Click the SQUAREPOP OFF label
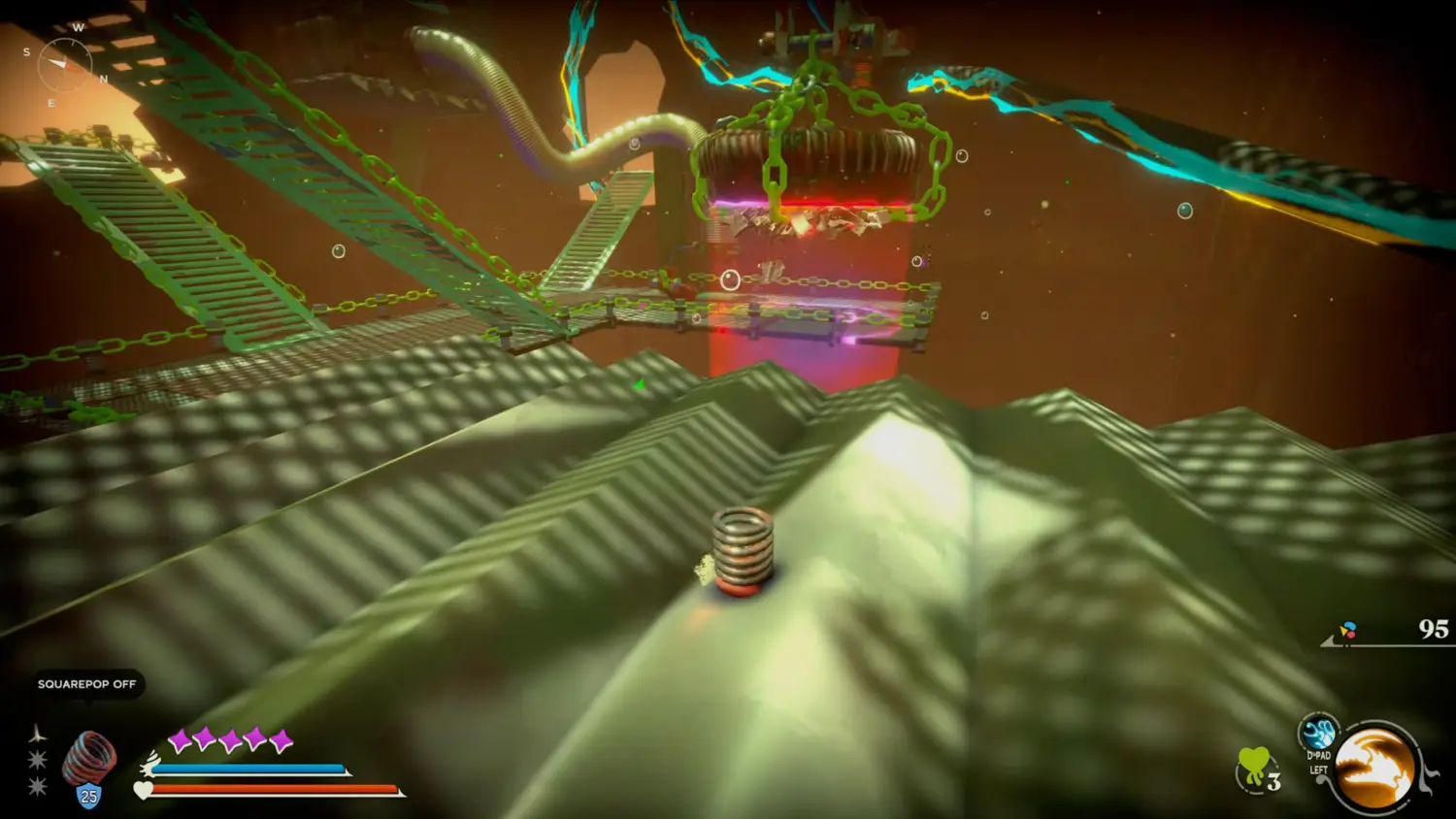Viewport: 1456px width, 819px height. [x=86, y=684]
